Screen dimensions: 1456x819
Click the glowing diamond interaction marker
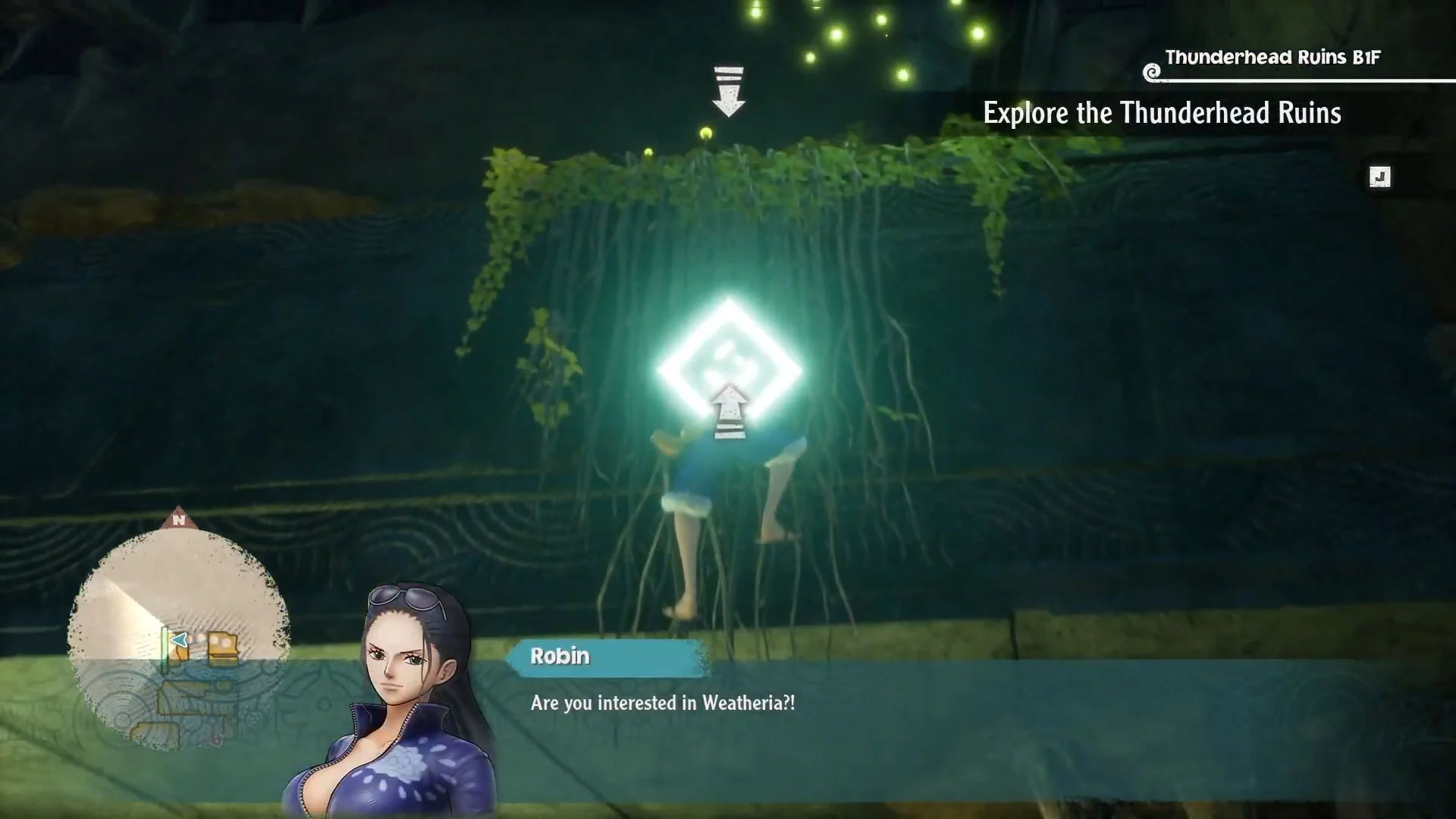click(x=729, y=369)
